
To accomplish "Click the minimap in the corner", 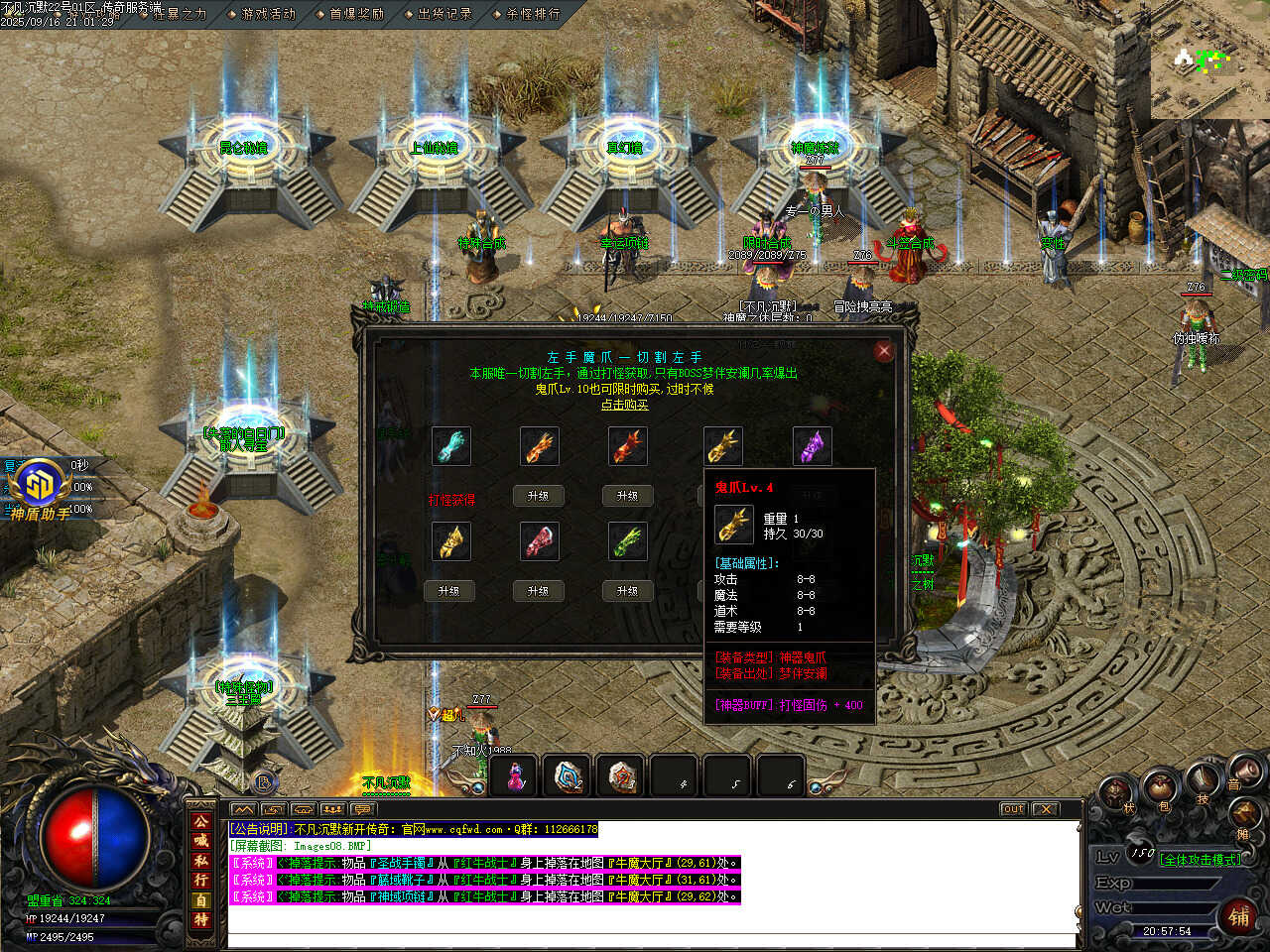I will point(1209,59).
